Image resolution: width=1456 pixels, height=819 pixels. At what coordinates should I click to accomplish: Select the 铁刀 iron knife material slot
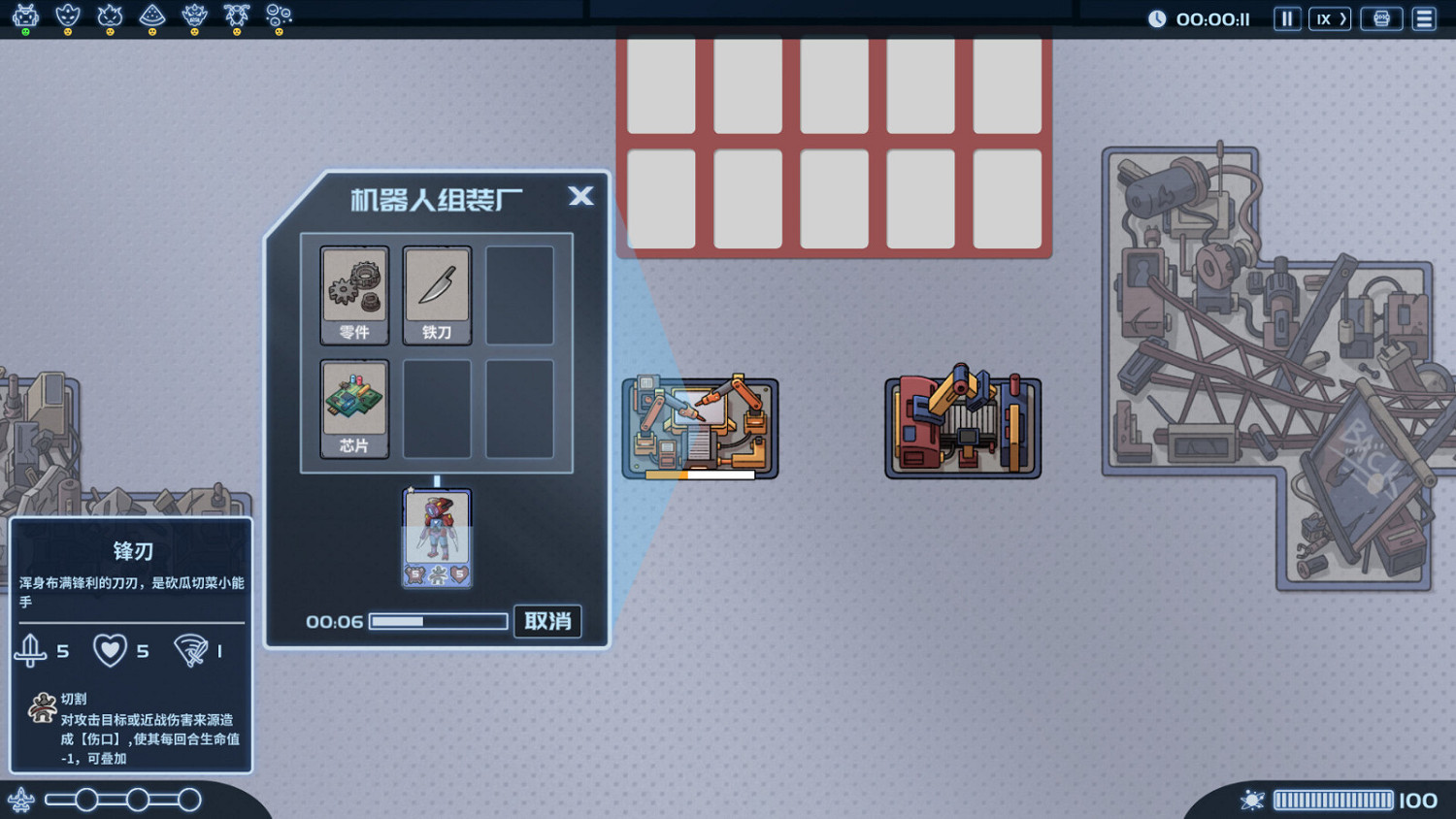(x=437, y=294)
